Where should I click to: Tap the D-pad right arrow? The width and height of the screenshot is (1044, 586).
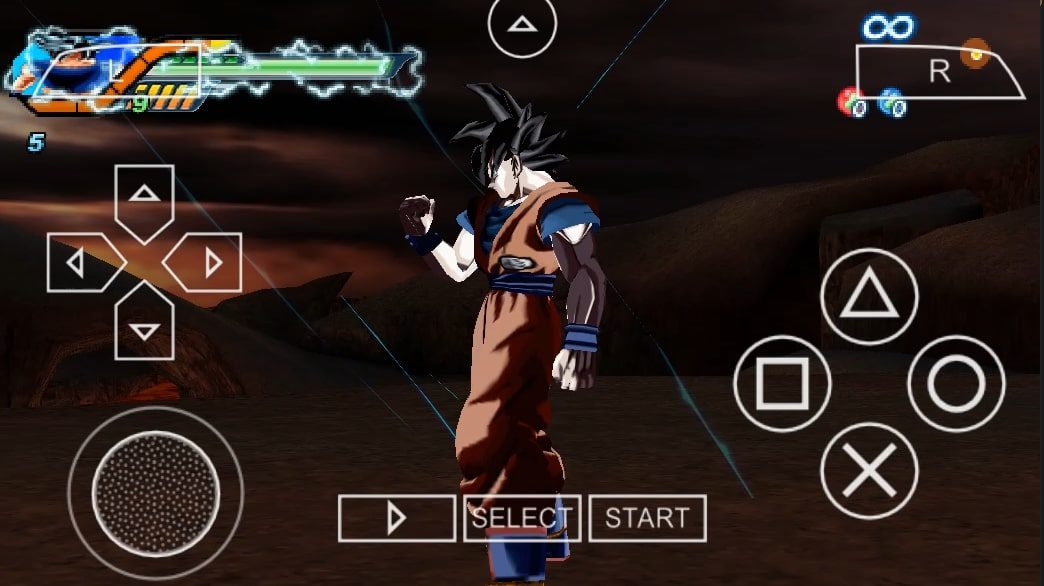tap(207, 263)
